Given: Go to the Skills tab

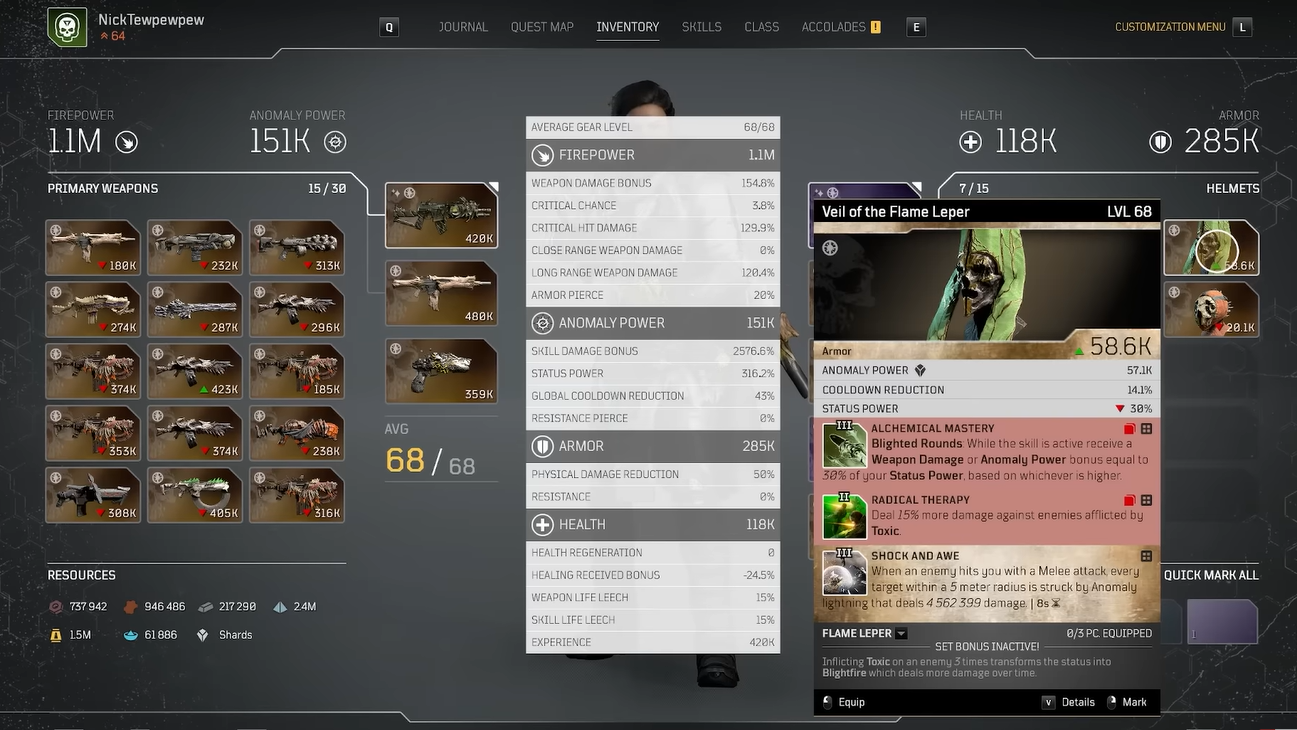Looking at the screenshot, I should 701,27.
